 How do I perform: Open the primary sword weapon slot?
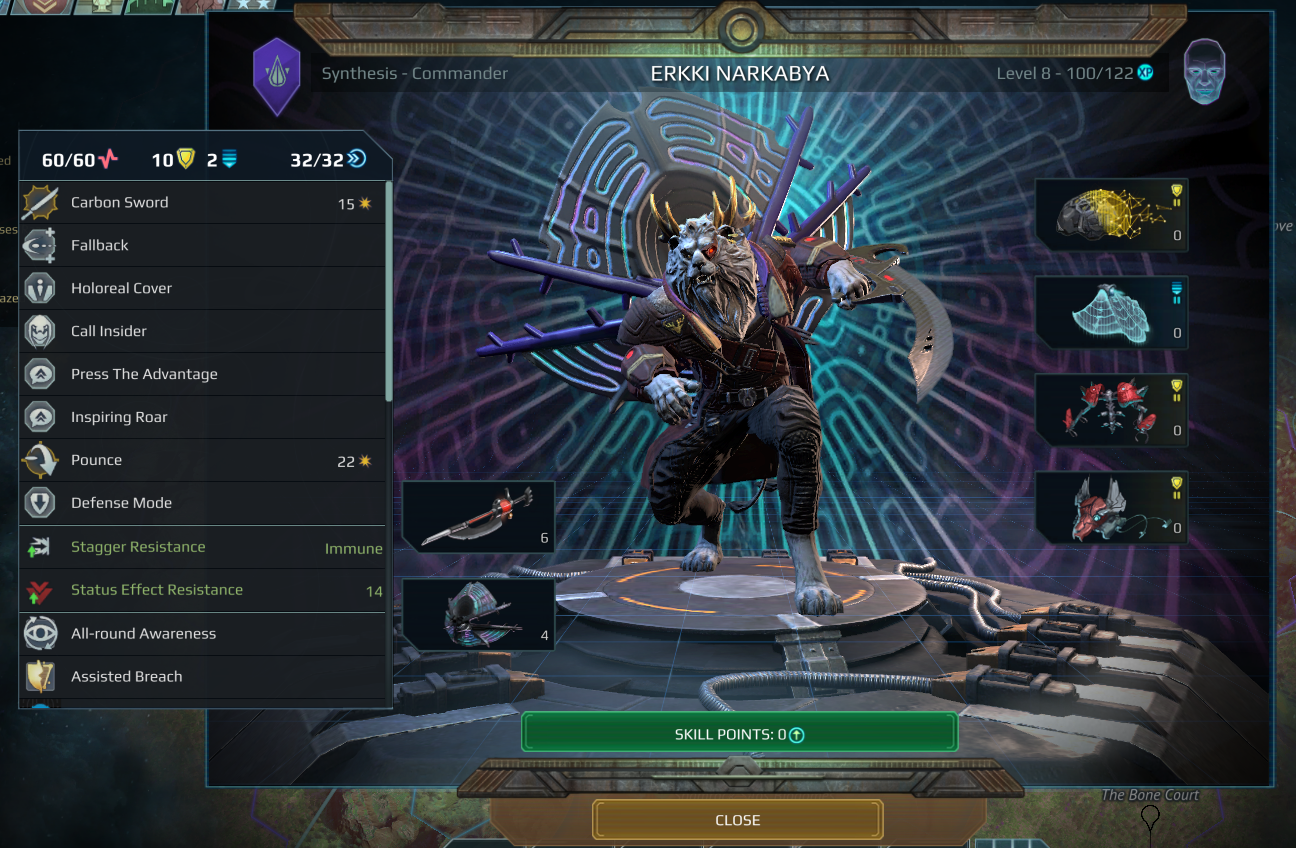(478, 516)
